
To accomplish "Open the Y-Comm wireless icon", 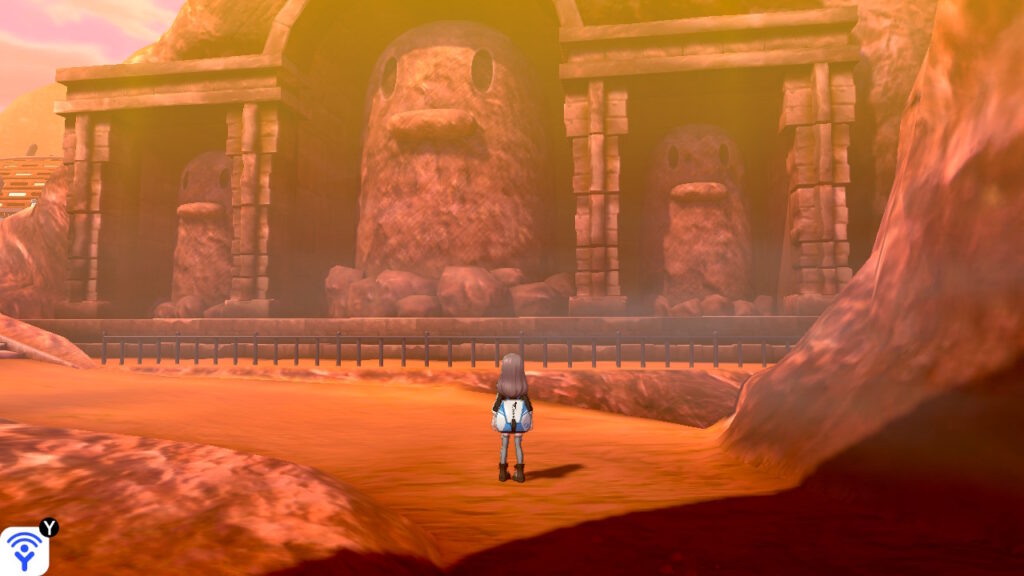I will [x=23, y=551].
